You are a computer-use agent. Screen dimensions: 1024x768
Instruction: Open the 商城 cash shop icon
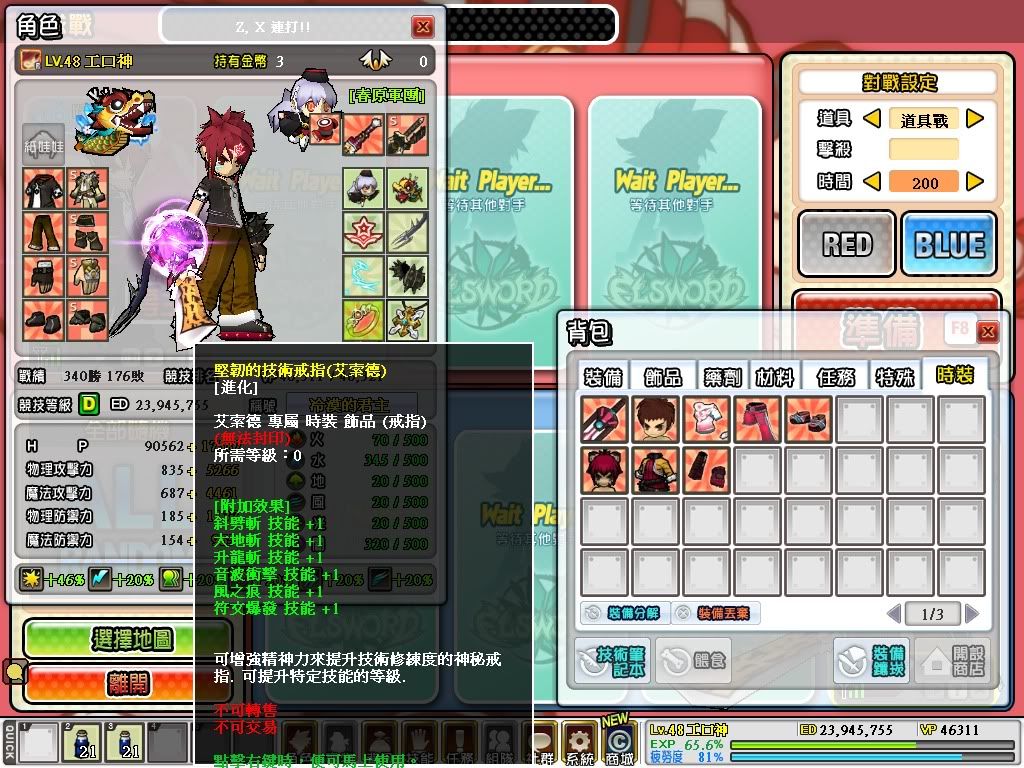pos(620,742)
